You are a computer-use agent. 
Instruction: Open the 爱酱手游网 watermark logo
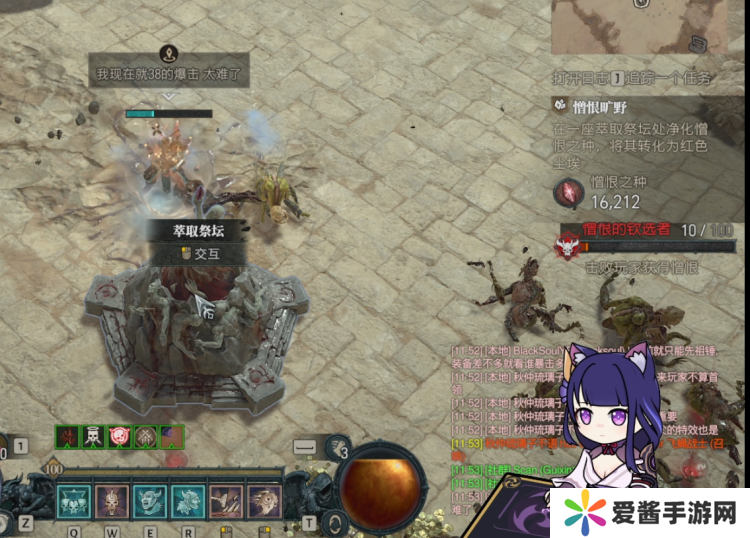(x=650, y=510)
